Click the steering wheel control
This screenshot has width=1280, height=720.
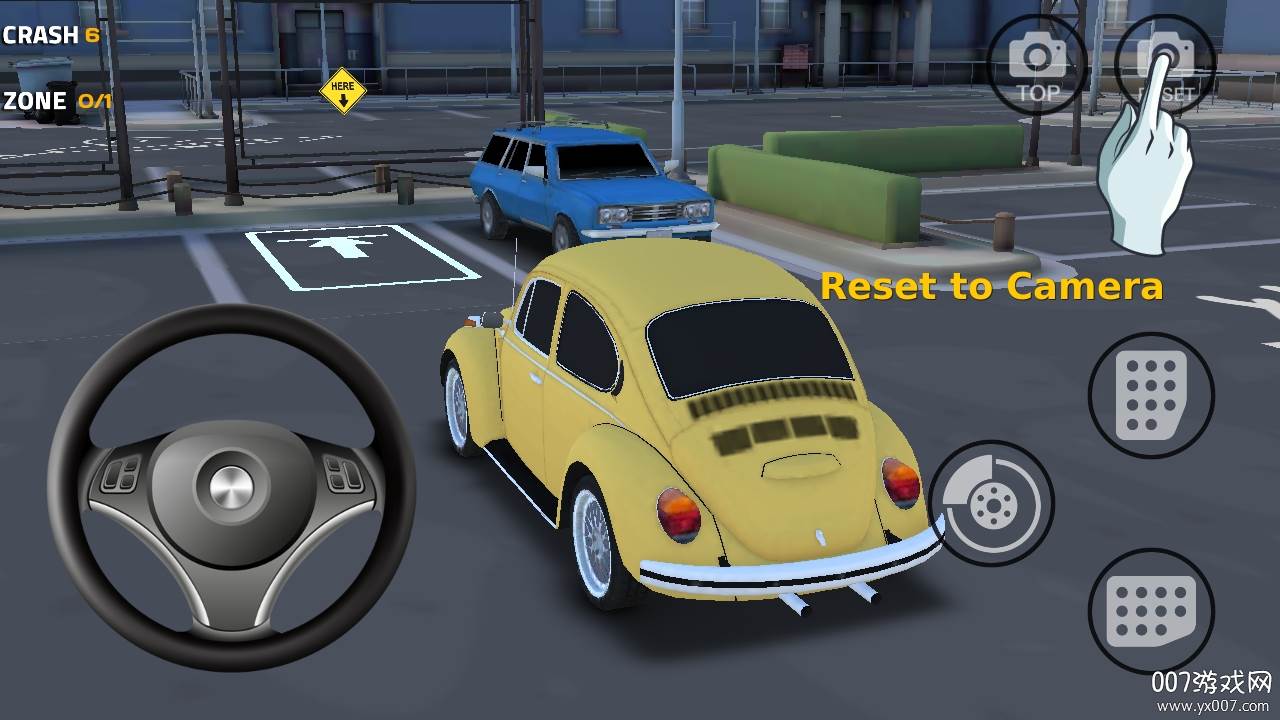pyautogui.click(x=231, y=487)
